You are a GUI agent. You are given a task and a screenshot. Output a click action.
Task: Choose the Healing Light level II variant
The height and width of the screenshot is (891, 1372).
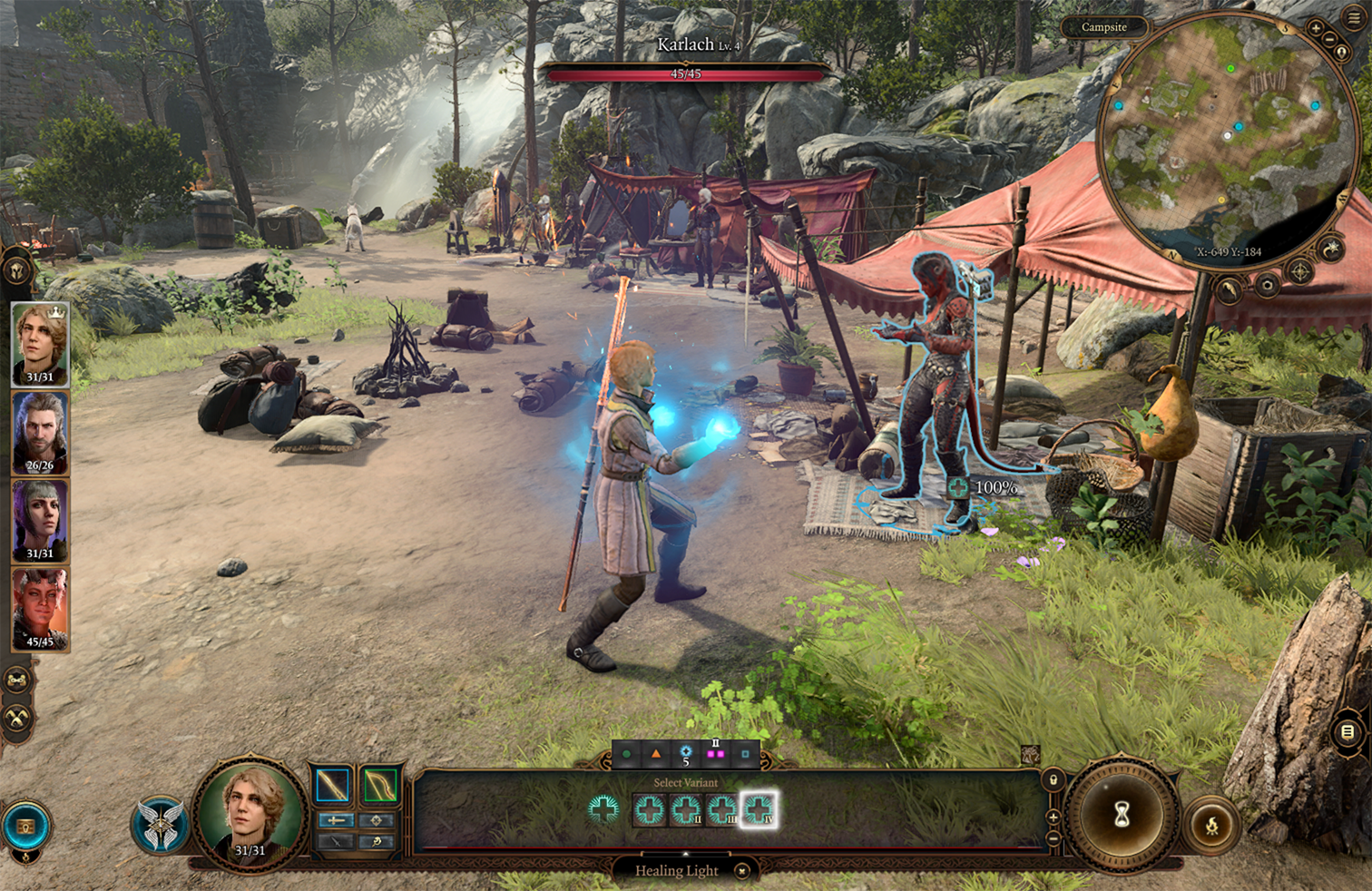coord(685,809)
